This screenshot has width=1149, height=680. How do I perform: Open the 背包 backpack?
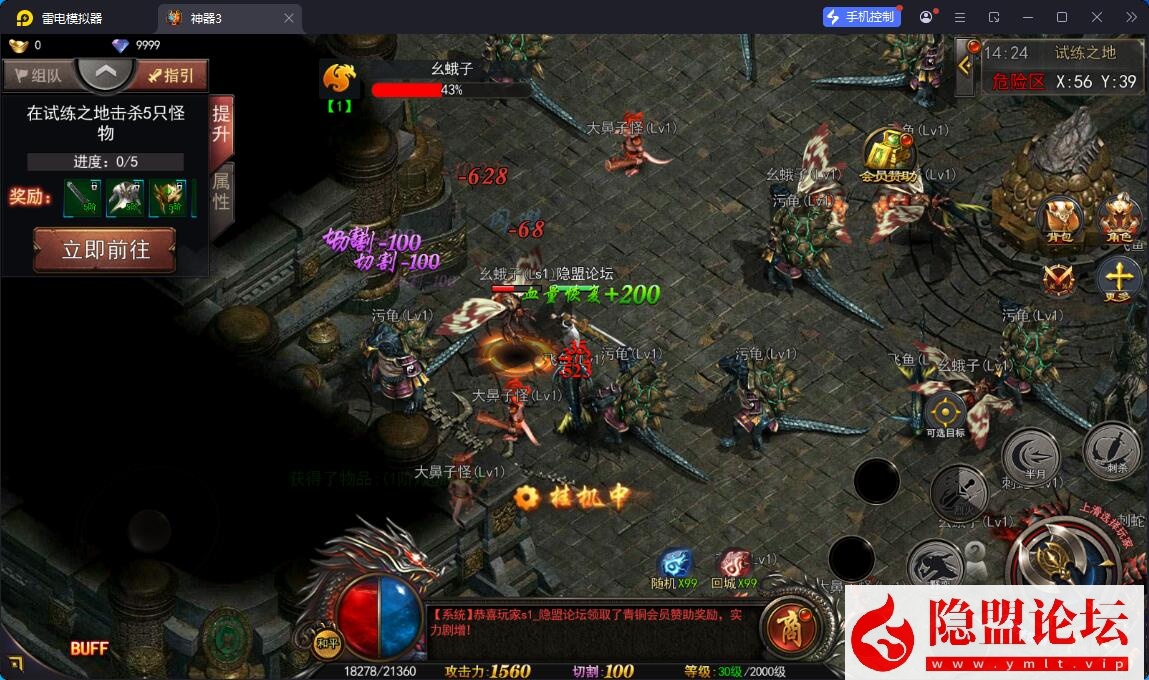tap(1058, 220)
